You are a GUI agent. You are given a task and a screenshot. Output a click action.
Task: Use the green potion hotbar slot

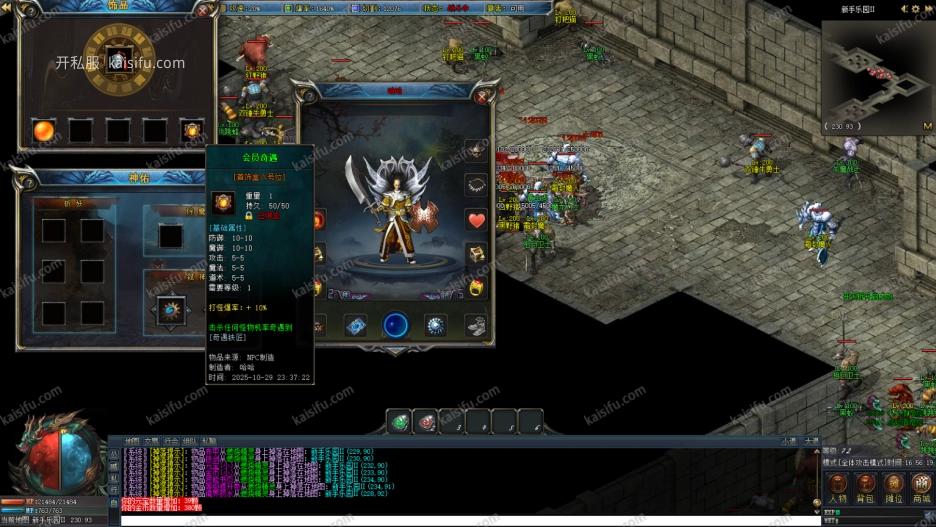point(400,421)
